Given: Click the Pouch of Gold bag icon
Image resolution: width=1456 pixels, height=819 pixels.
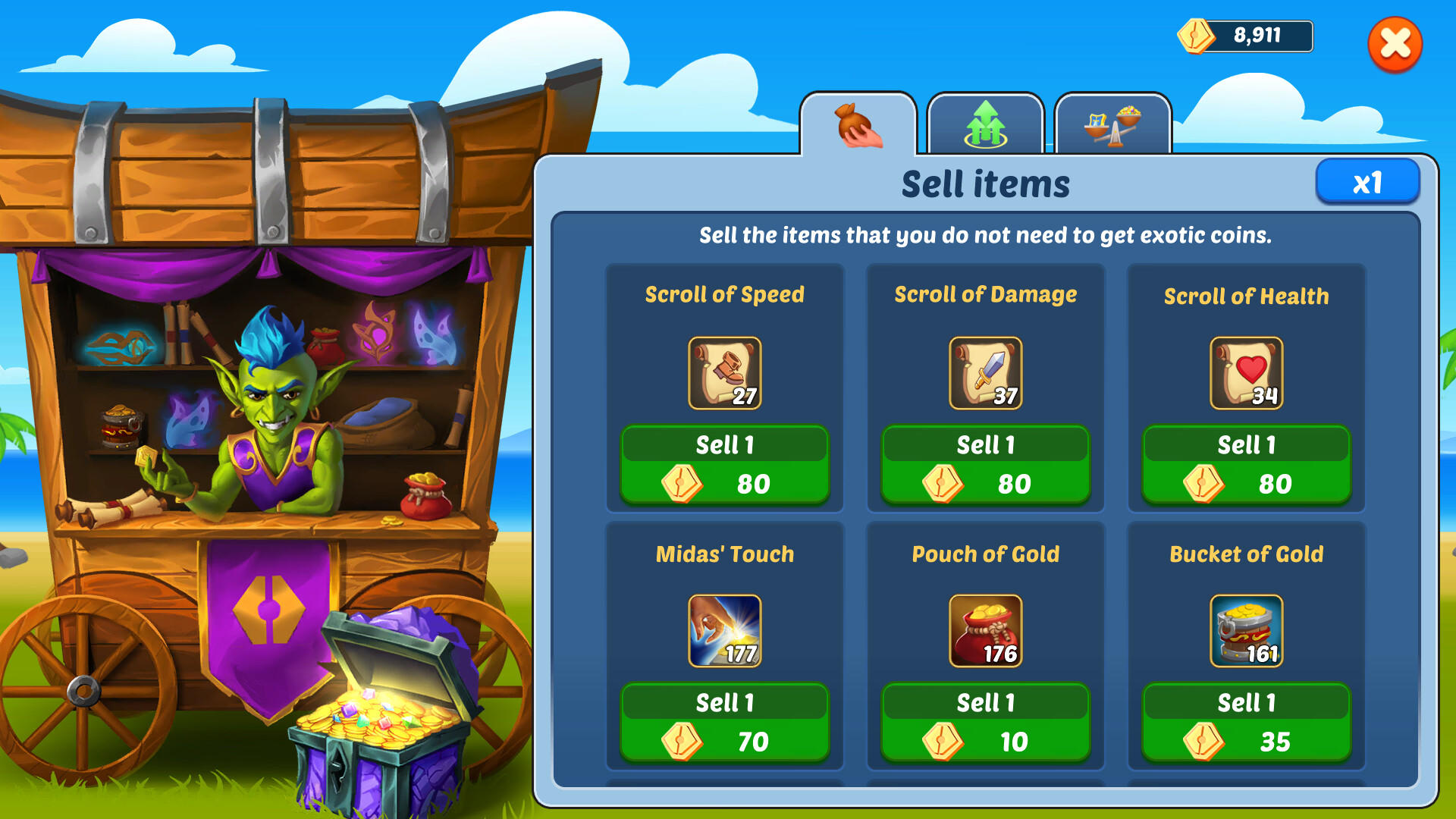Looking at the screenshot, I should (x=986, y=632).
